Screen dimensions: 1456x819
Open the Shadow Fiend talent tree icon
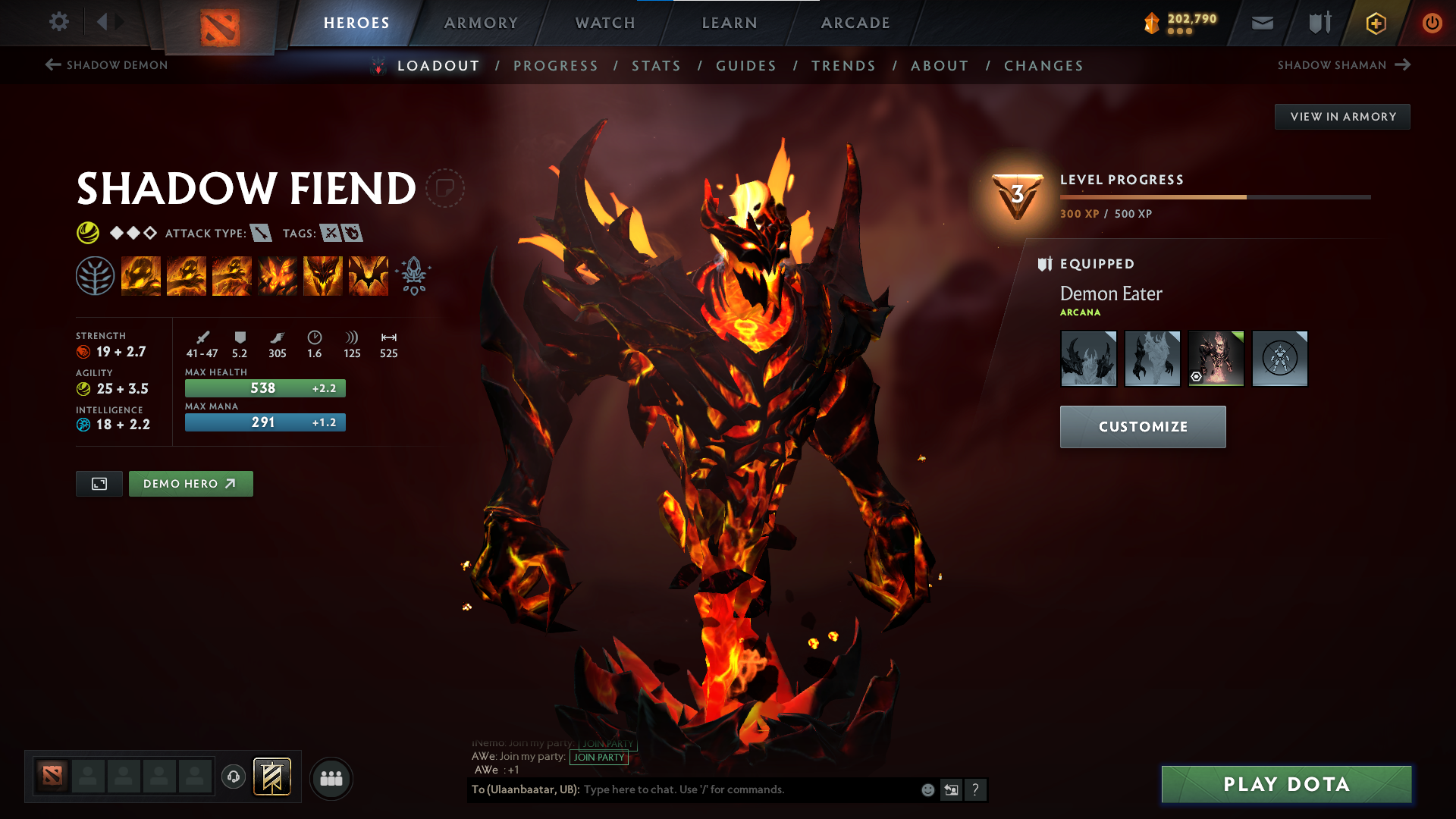tap(96, 275)
